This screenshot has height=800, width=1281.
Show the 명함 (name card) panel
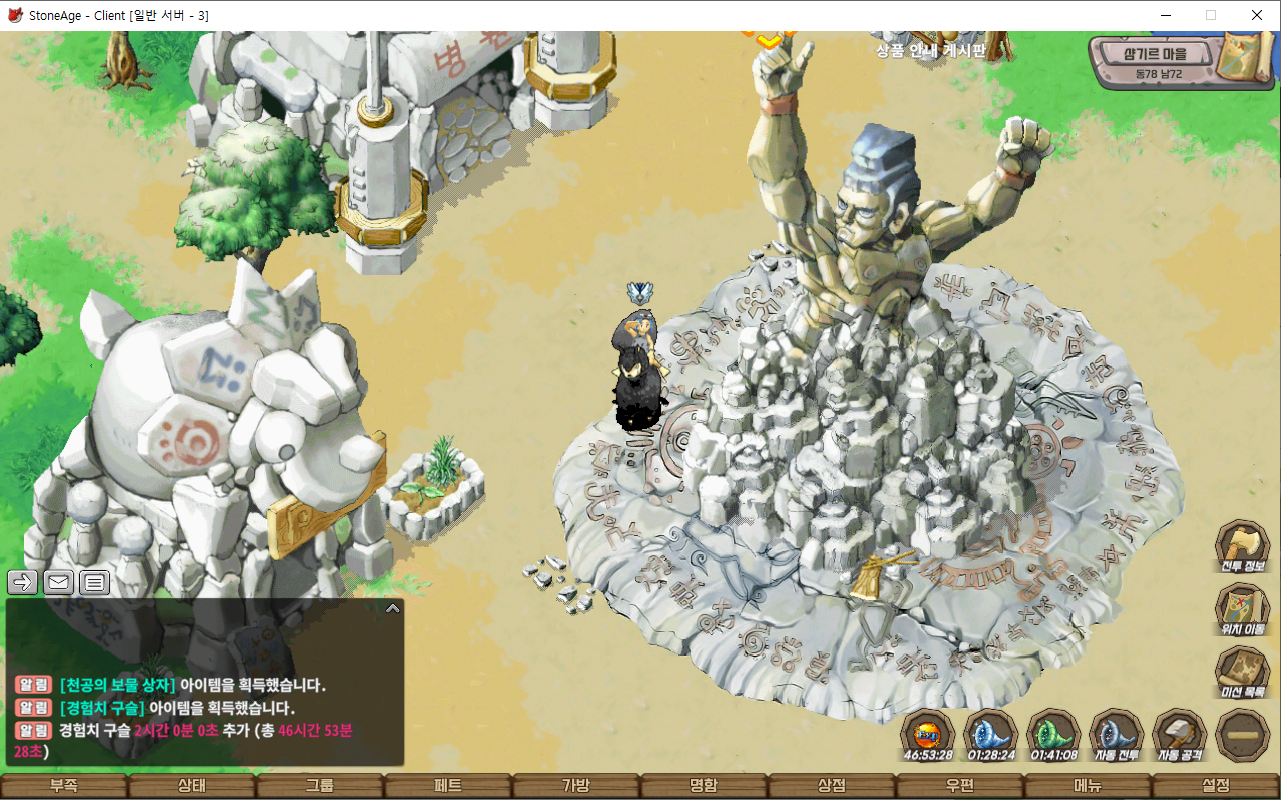(704, 786)
